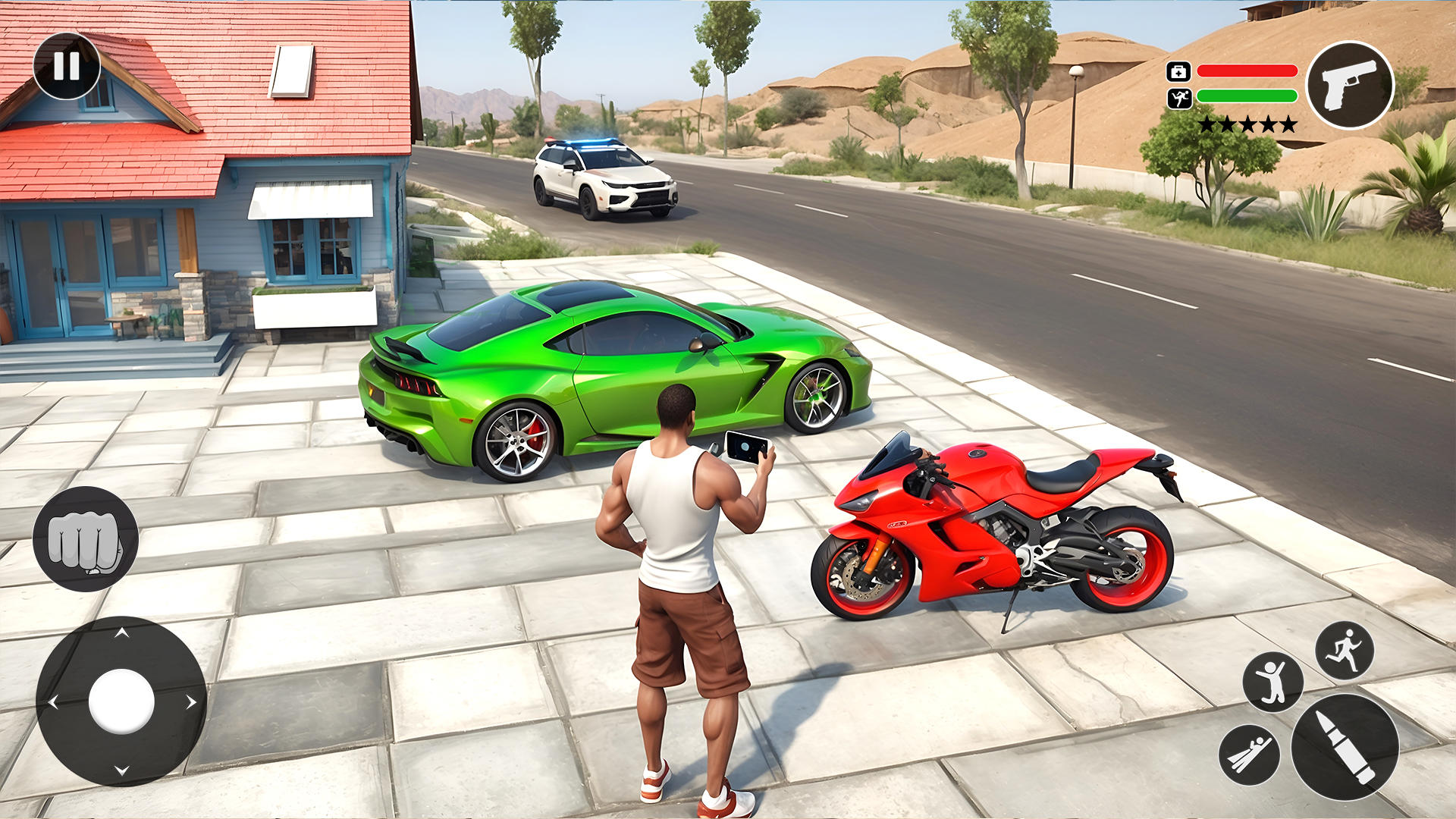Image resolution: width=1456 pixels, height=819 pixels.
Task: Tap the first wanted-level star
Action: click(1208, 122)
